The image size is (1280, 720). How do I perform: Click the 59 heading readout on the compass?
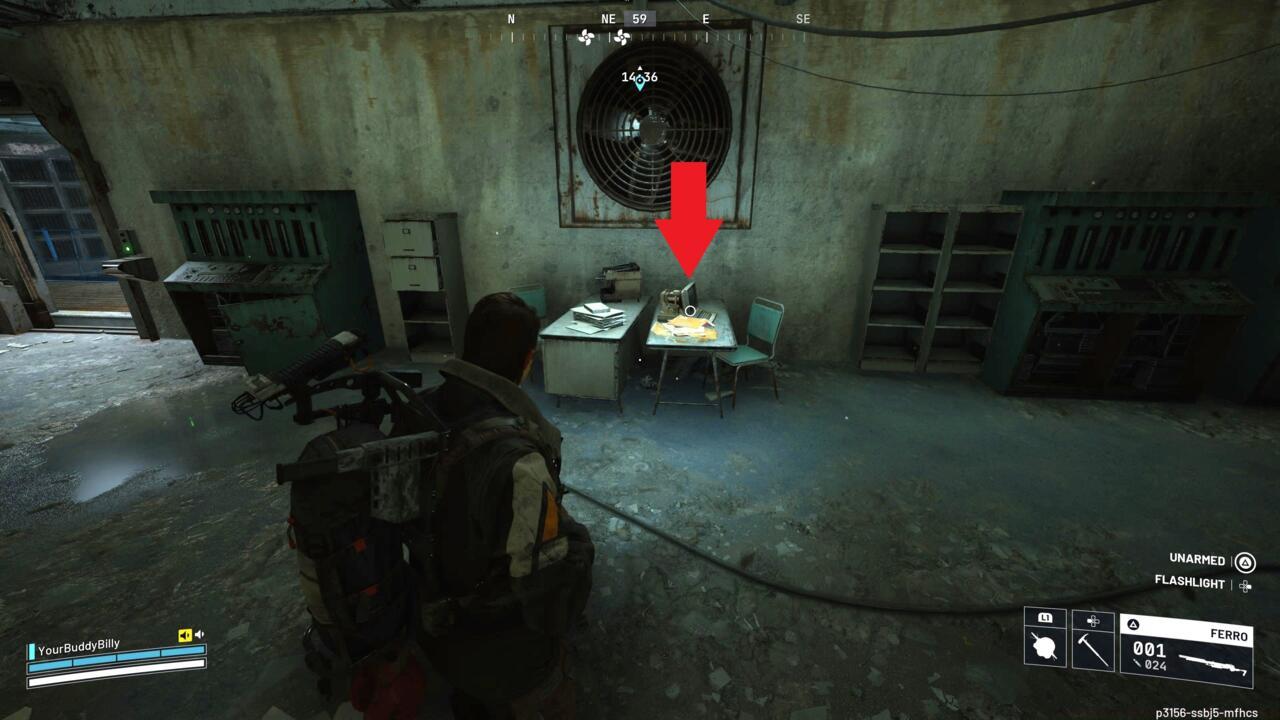tap(638, 18)
